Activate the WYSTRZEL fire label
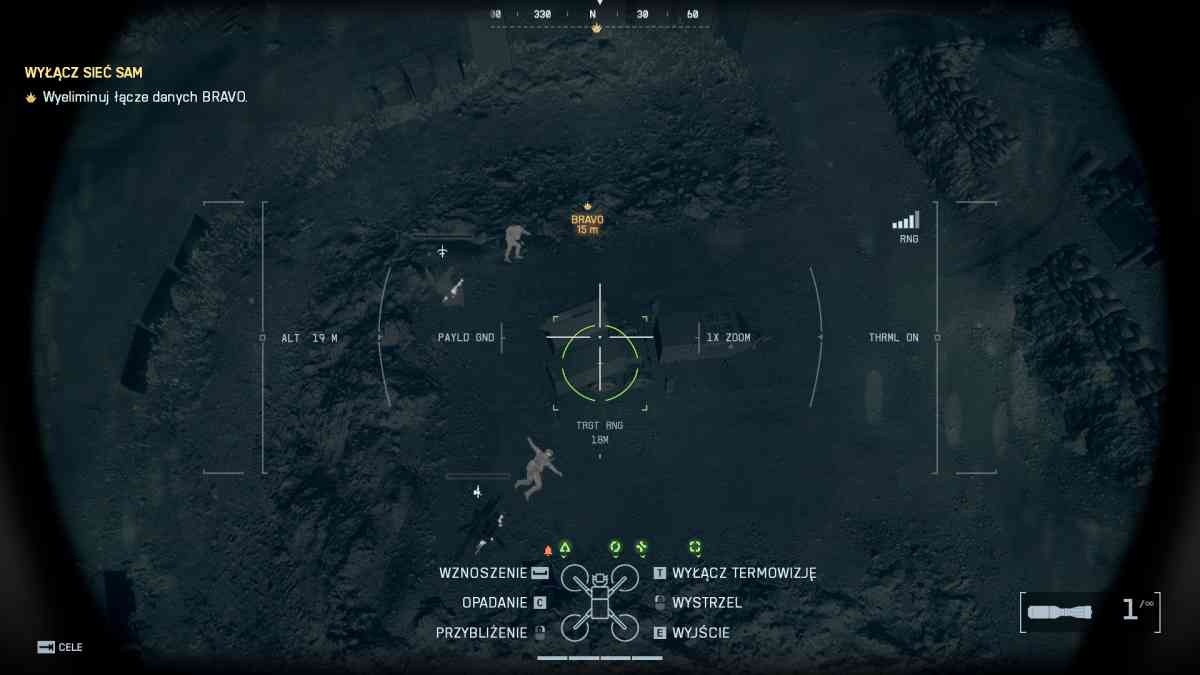 click(x=707, y=603)
